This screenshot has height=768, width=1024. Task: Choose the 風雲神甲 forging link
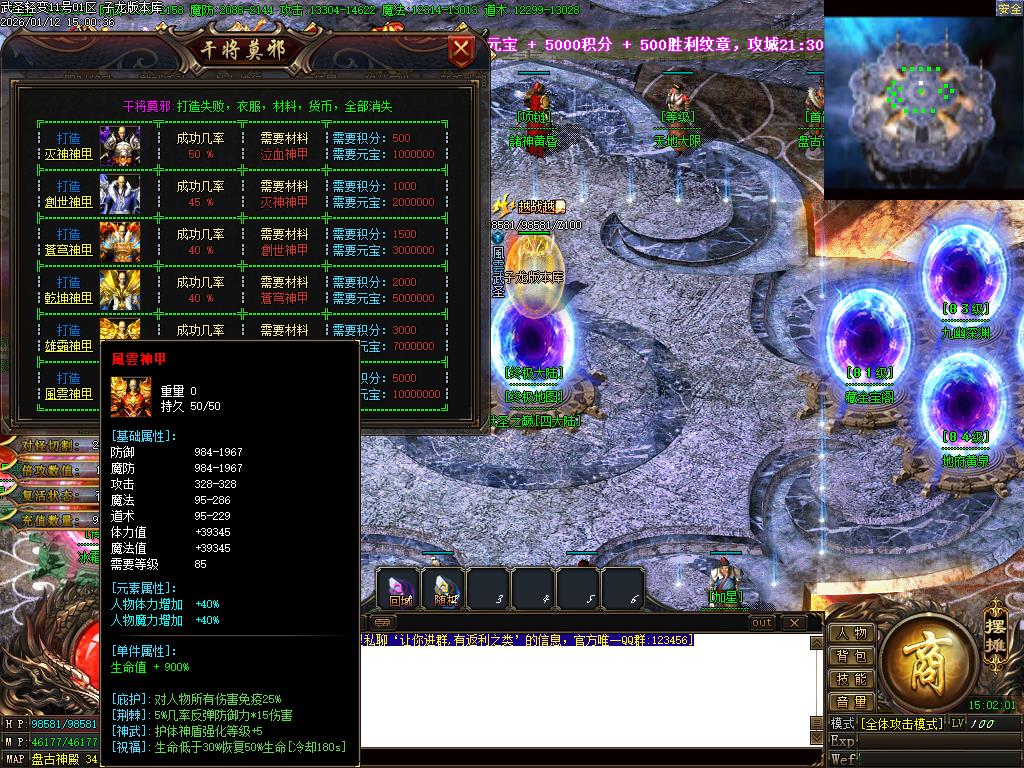click(68, 394)
